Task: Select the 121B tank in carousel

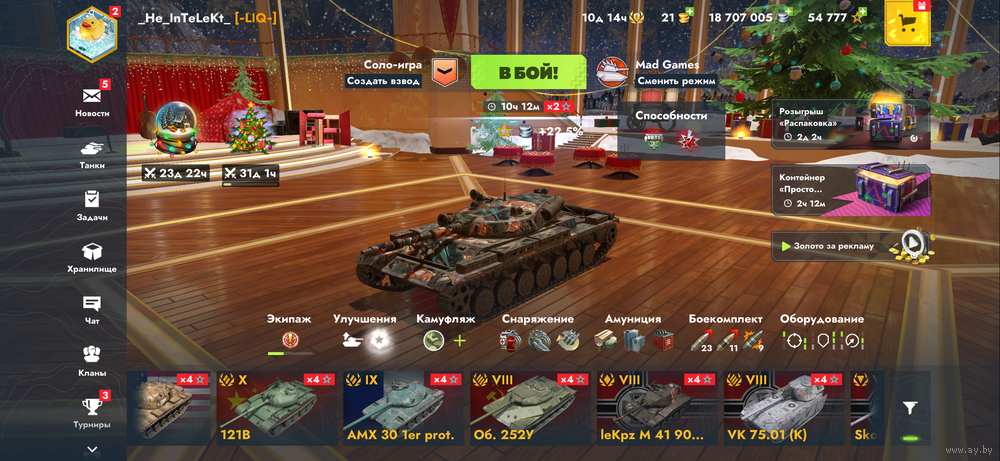Action: (274, 407)
